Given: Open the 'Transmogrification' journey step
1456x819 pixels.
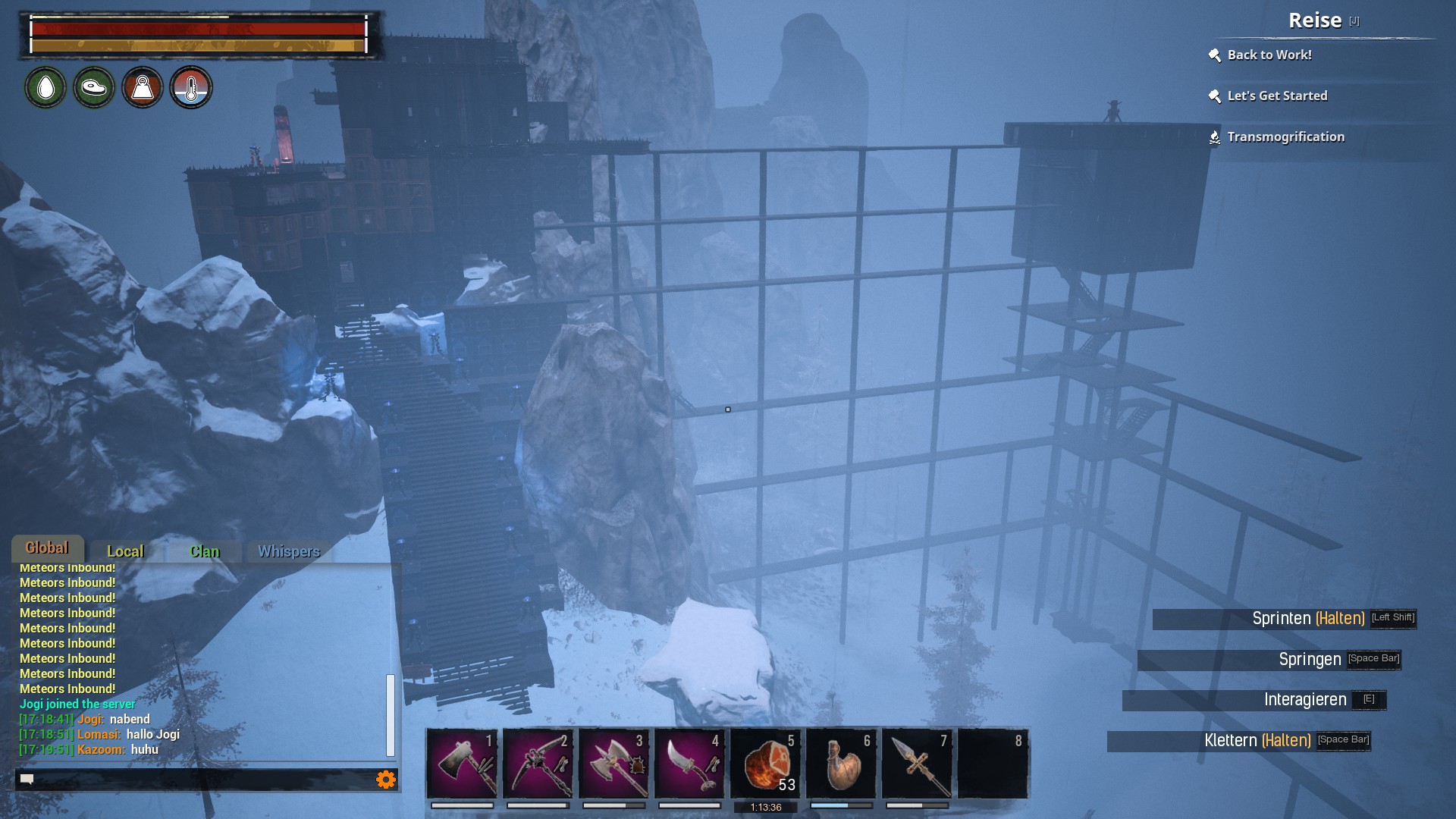Looking at the screenshot, I should [x=1285, y=136].
